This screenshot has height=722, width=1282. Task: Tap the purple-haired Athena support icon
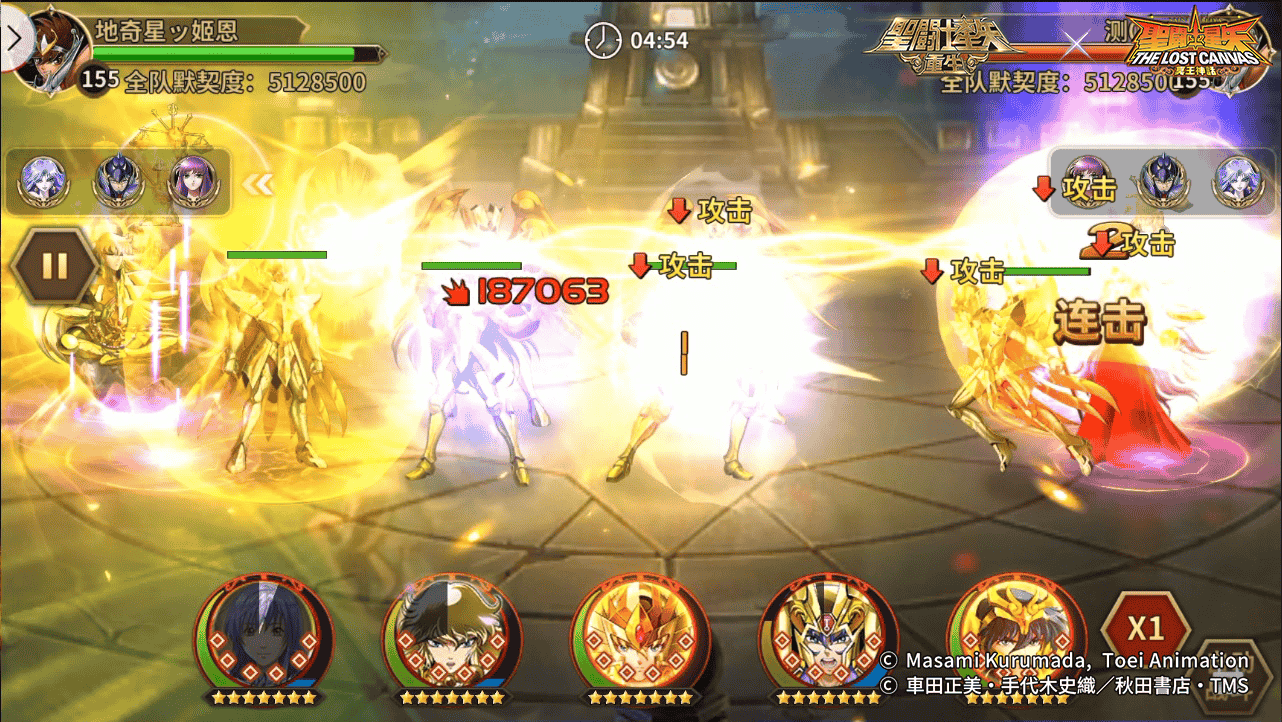[x=193, y=182]
